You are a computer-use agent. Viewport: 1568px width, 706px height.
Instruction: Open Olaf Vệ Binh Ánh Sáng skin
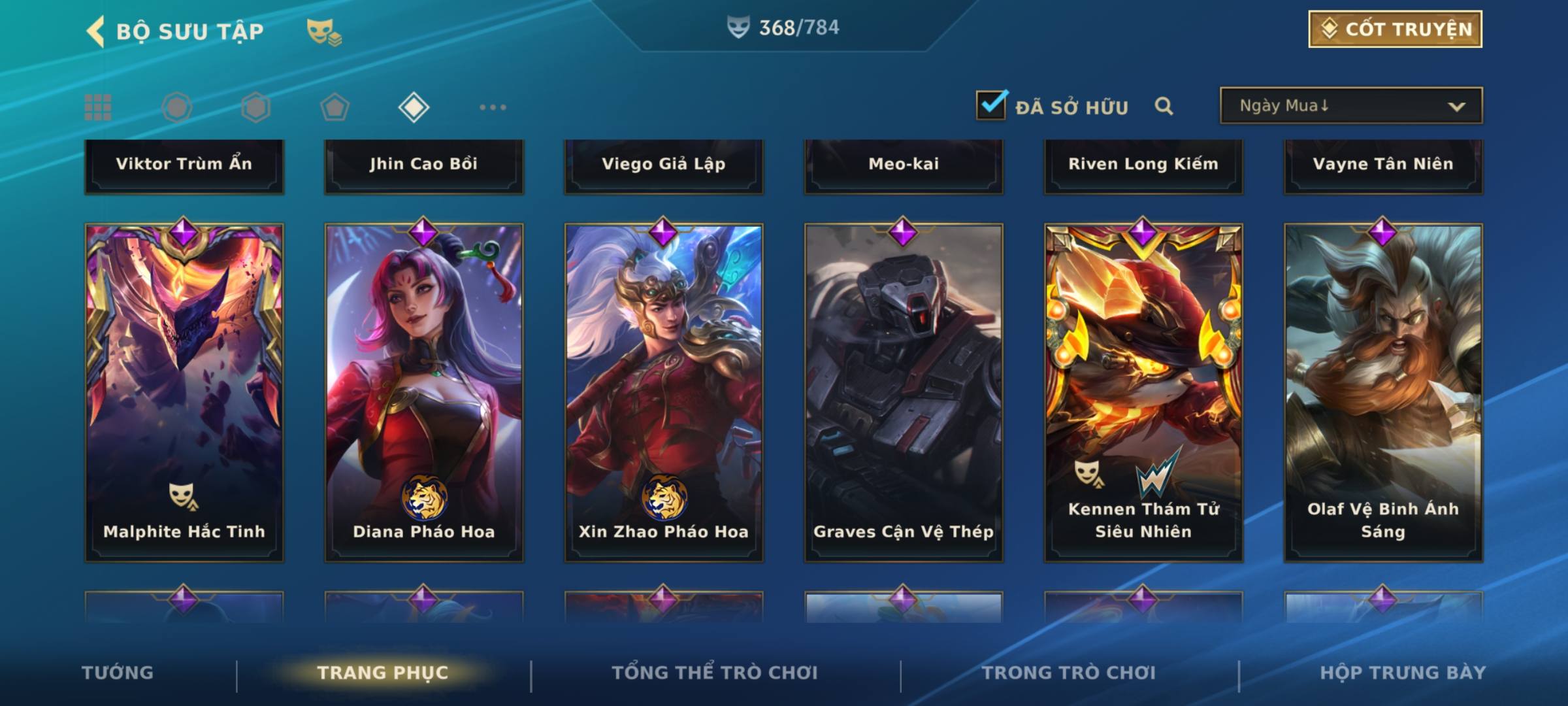click(x=1383, y=392)
